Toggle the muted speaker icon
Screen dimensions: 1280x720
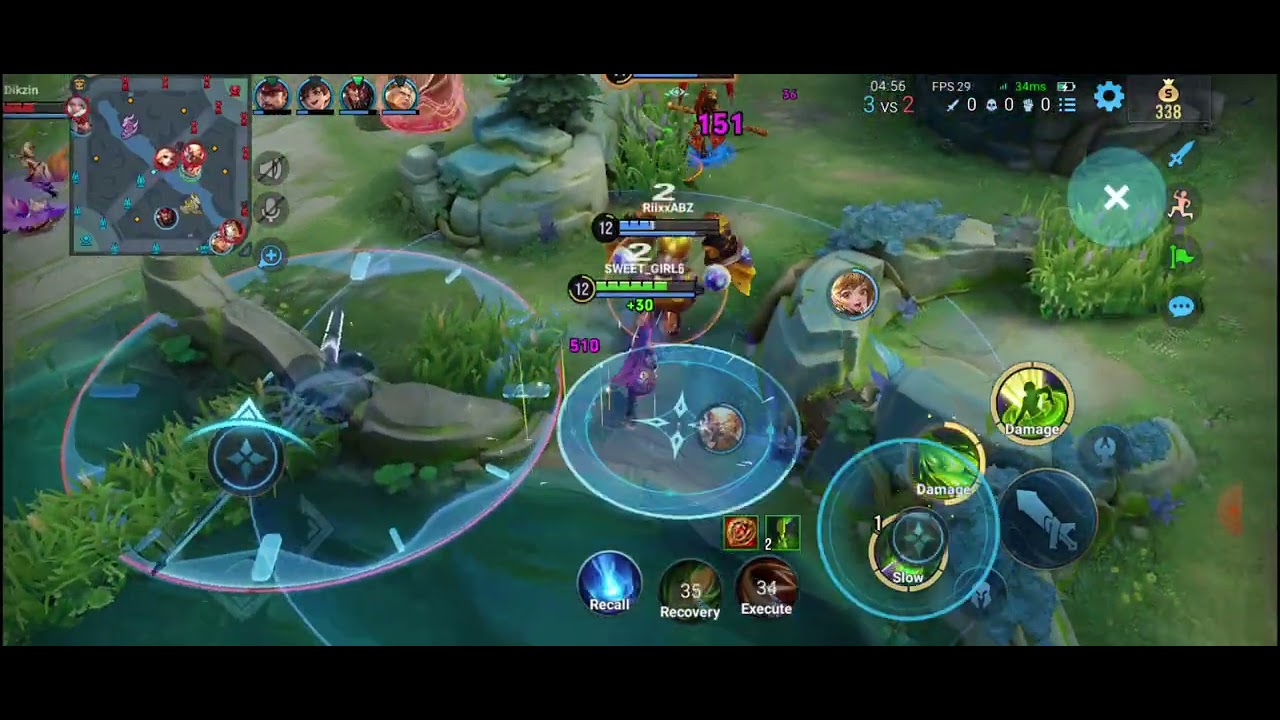click(270, 169)
